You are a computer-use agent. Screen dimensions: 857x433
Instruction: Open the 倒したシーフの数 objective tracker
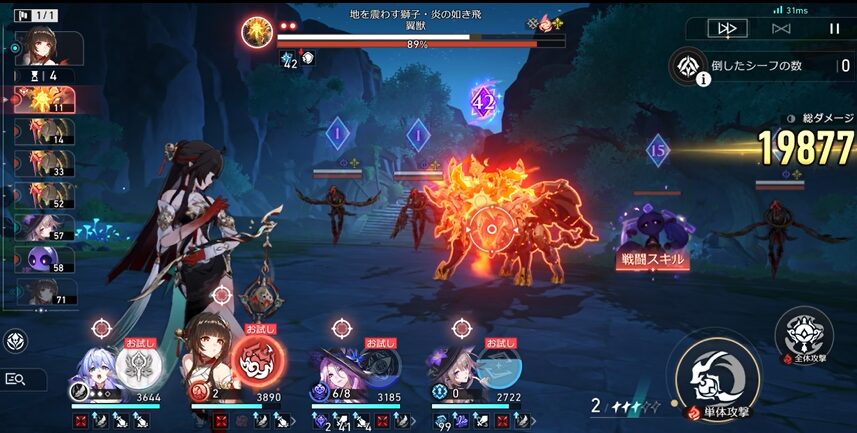pyautogui.click(x=765, y=66)
